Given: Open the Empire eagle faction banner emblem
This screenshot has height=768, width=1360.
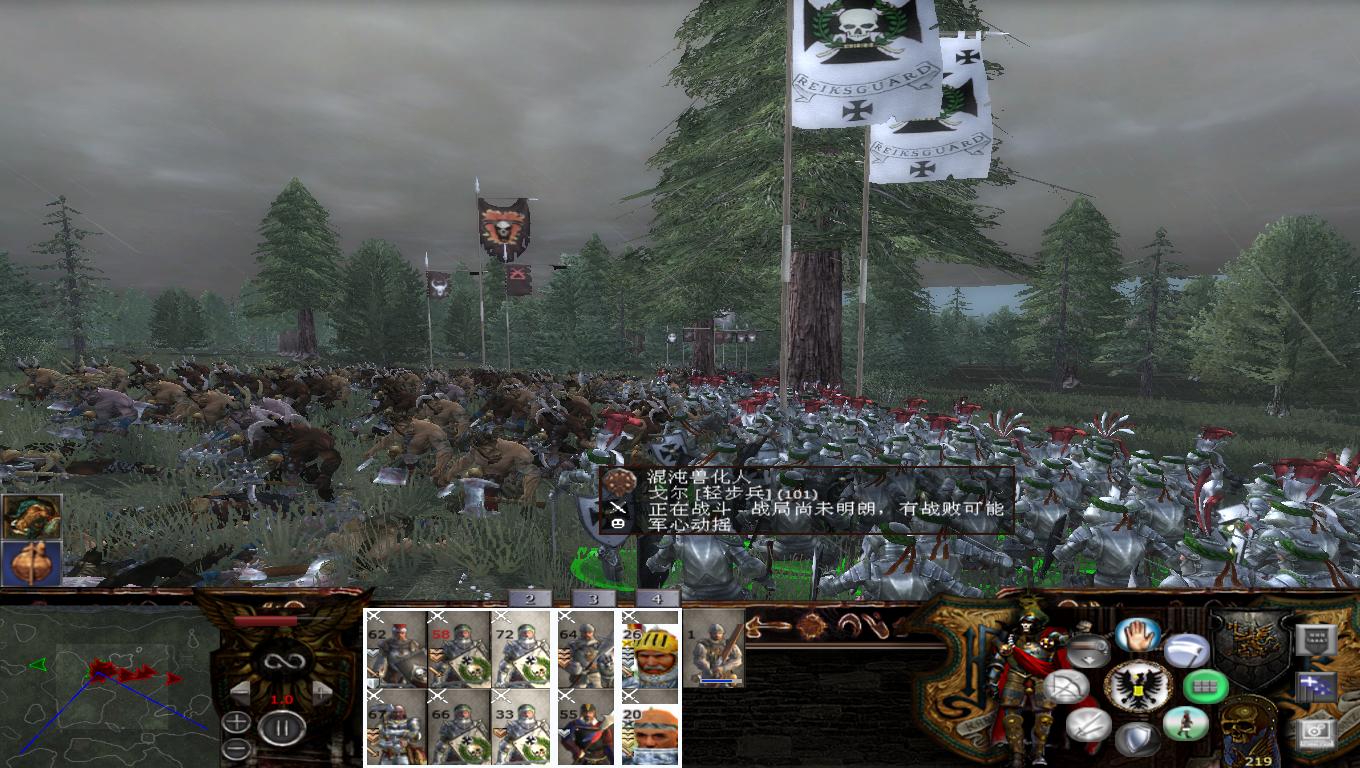Looking at the screenshot, I should coord(1138,687).
